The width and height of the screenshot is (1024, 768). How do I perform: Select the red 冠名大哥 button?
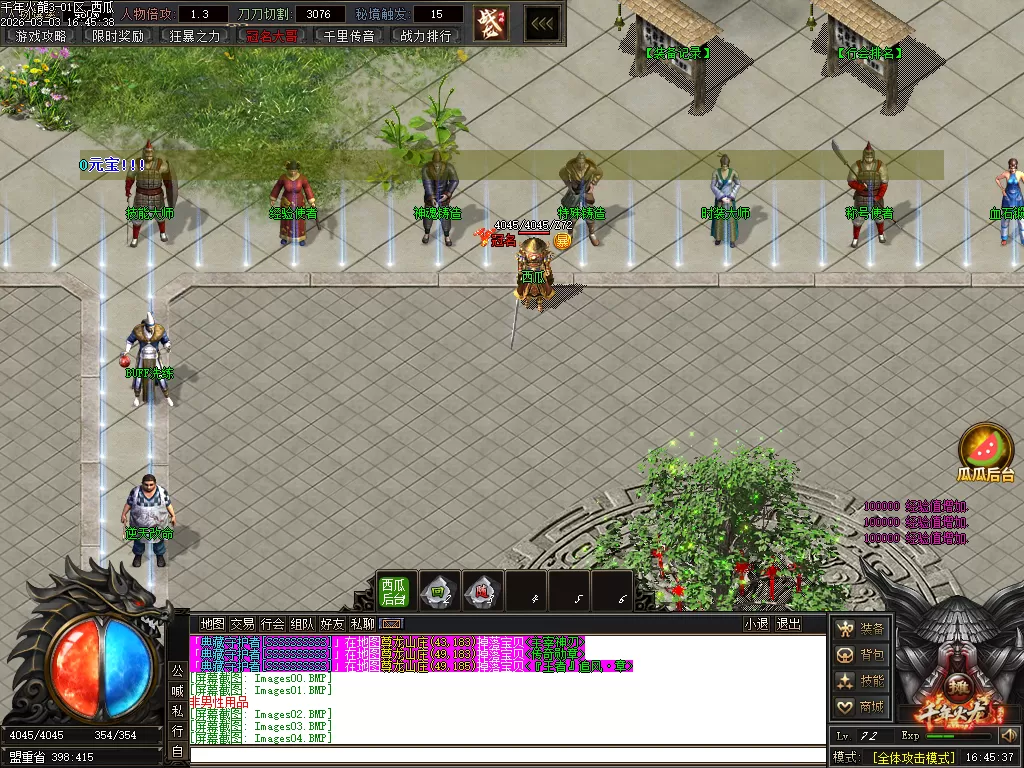tap(272, 36)
